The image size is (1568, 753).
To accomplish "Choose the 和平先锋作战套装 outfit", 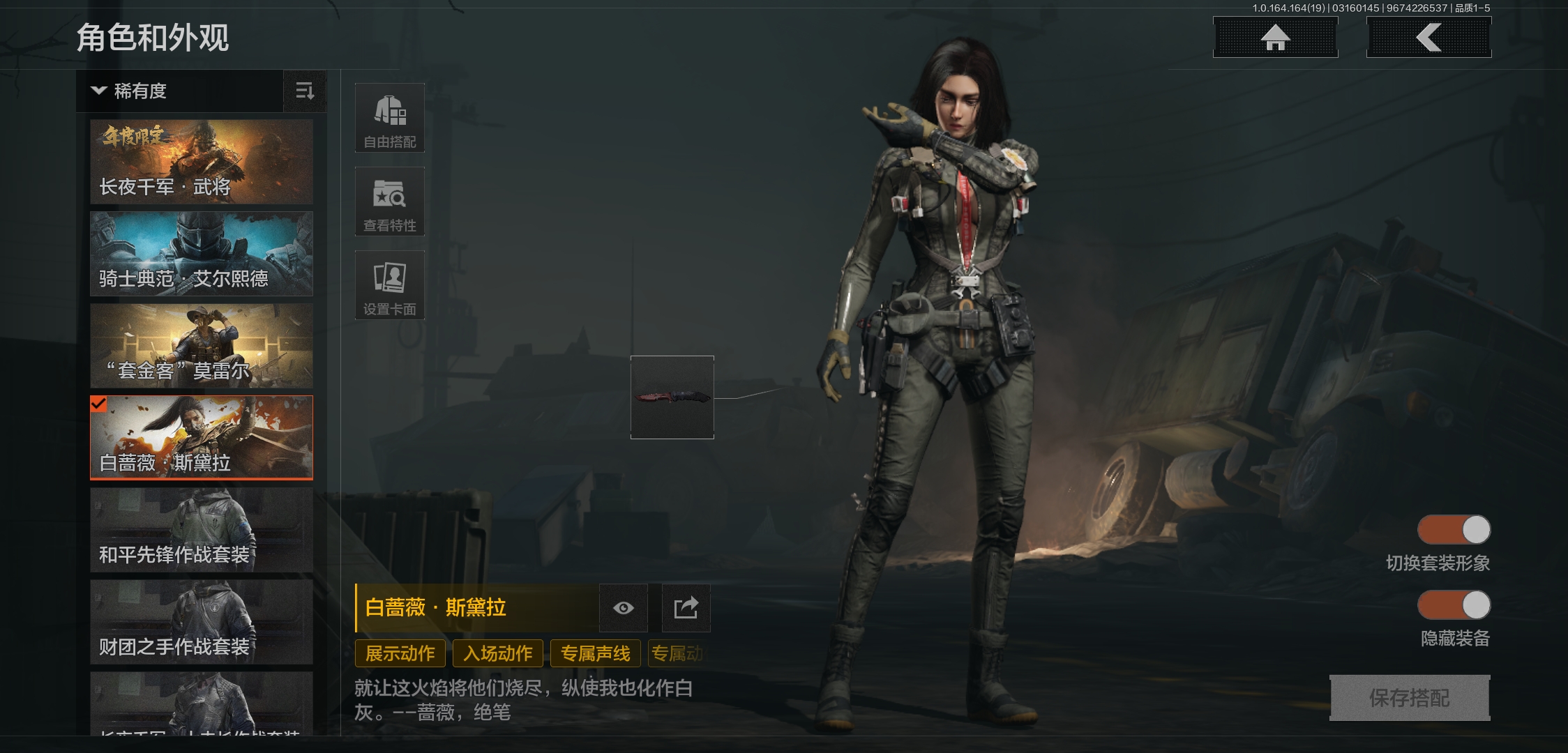I will point(202,530).
